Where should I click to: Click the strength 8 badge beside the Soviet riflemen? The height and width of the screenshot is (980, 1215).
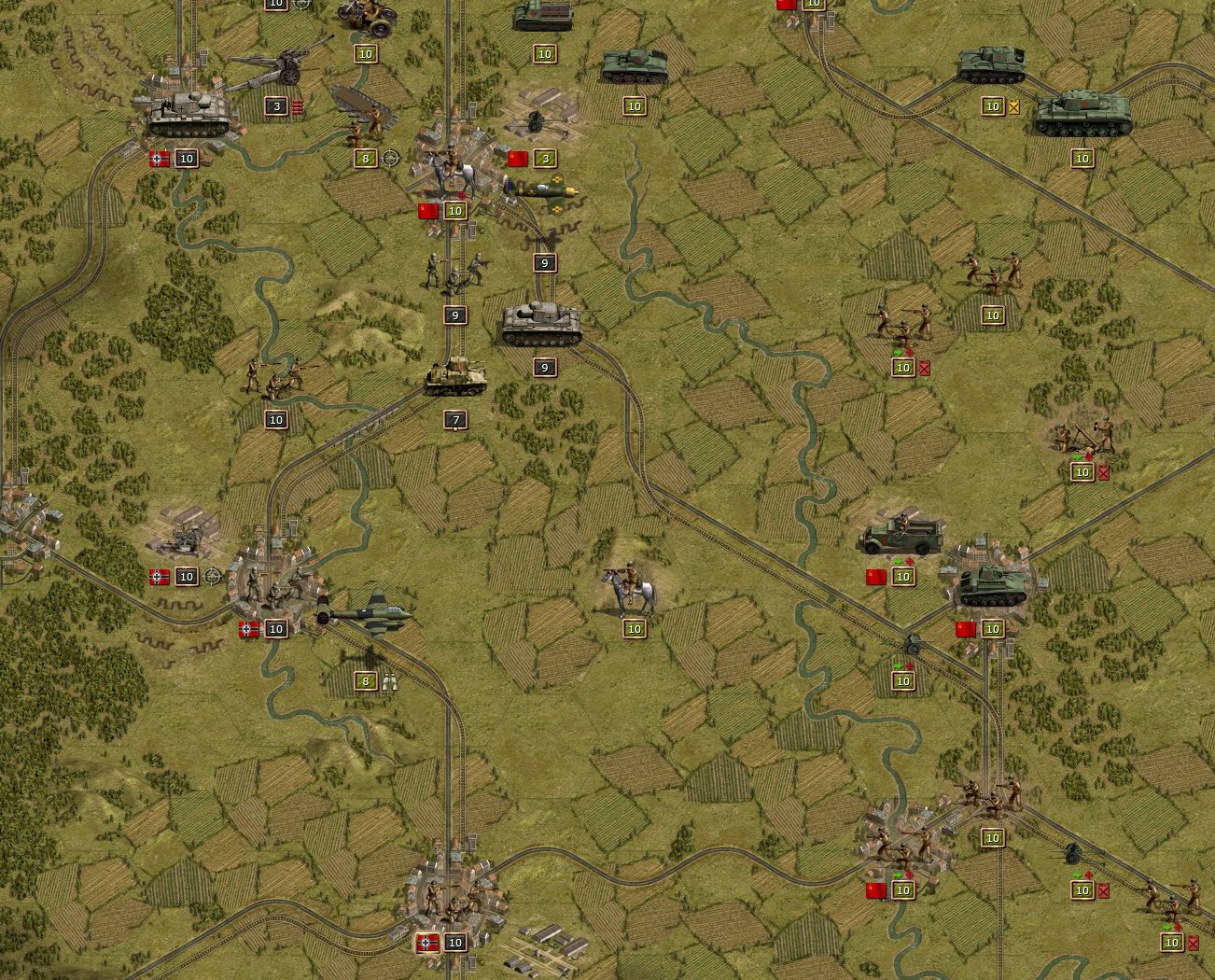pos(364,159)
